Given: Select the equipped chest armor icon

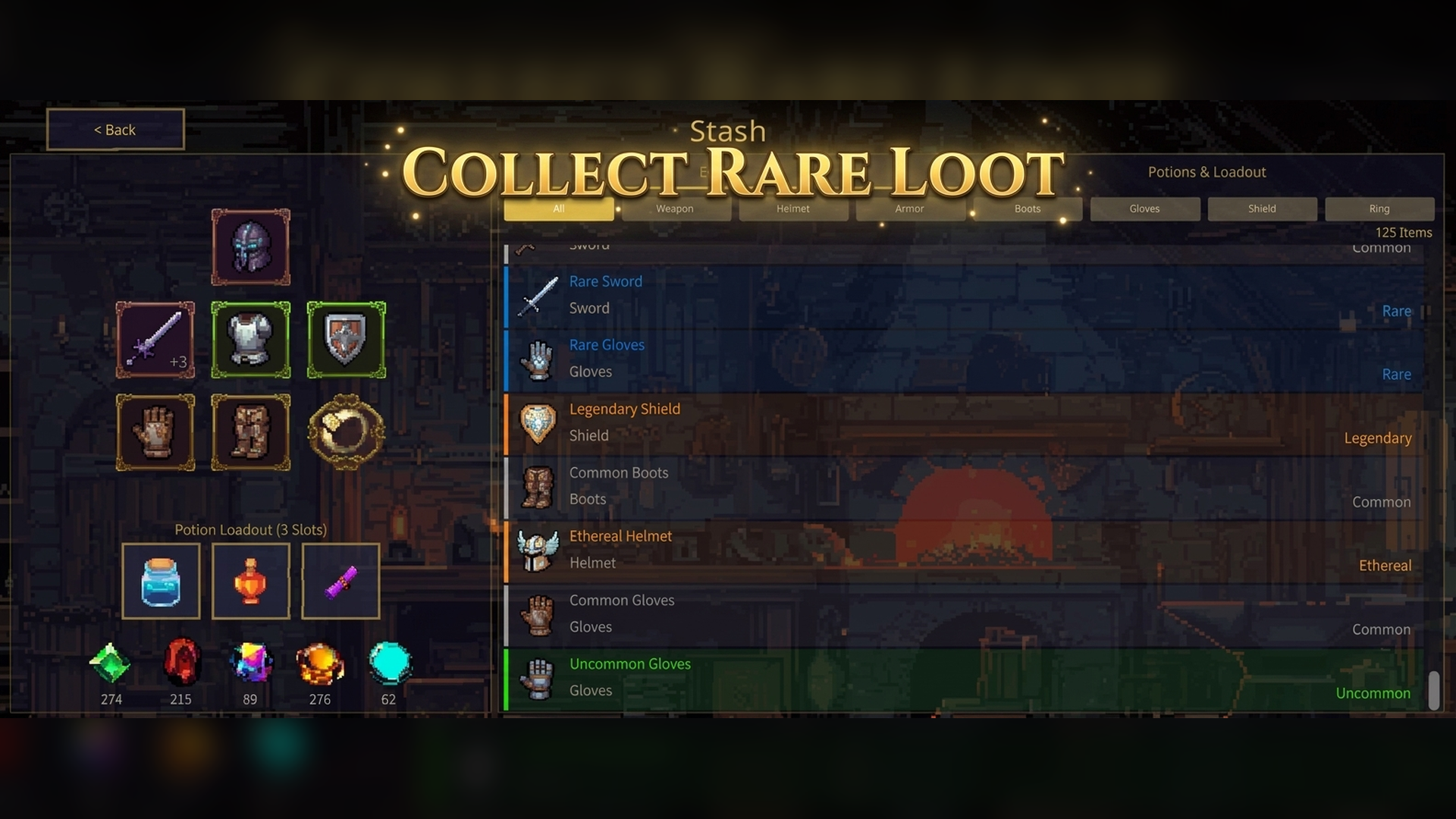Looking at the screenshot, I should pyautogui.click(x=251, y=340).
